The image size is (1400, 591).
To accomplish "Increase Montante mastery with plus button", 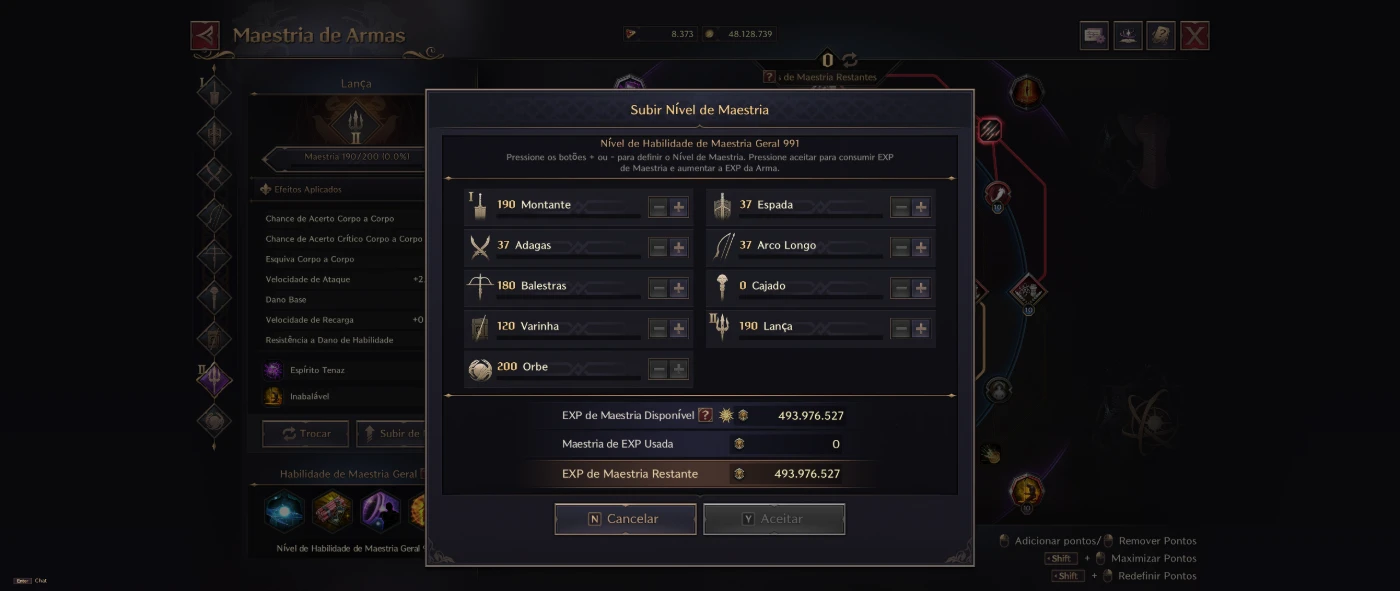I will tap(679, 207).
